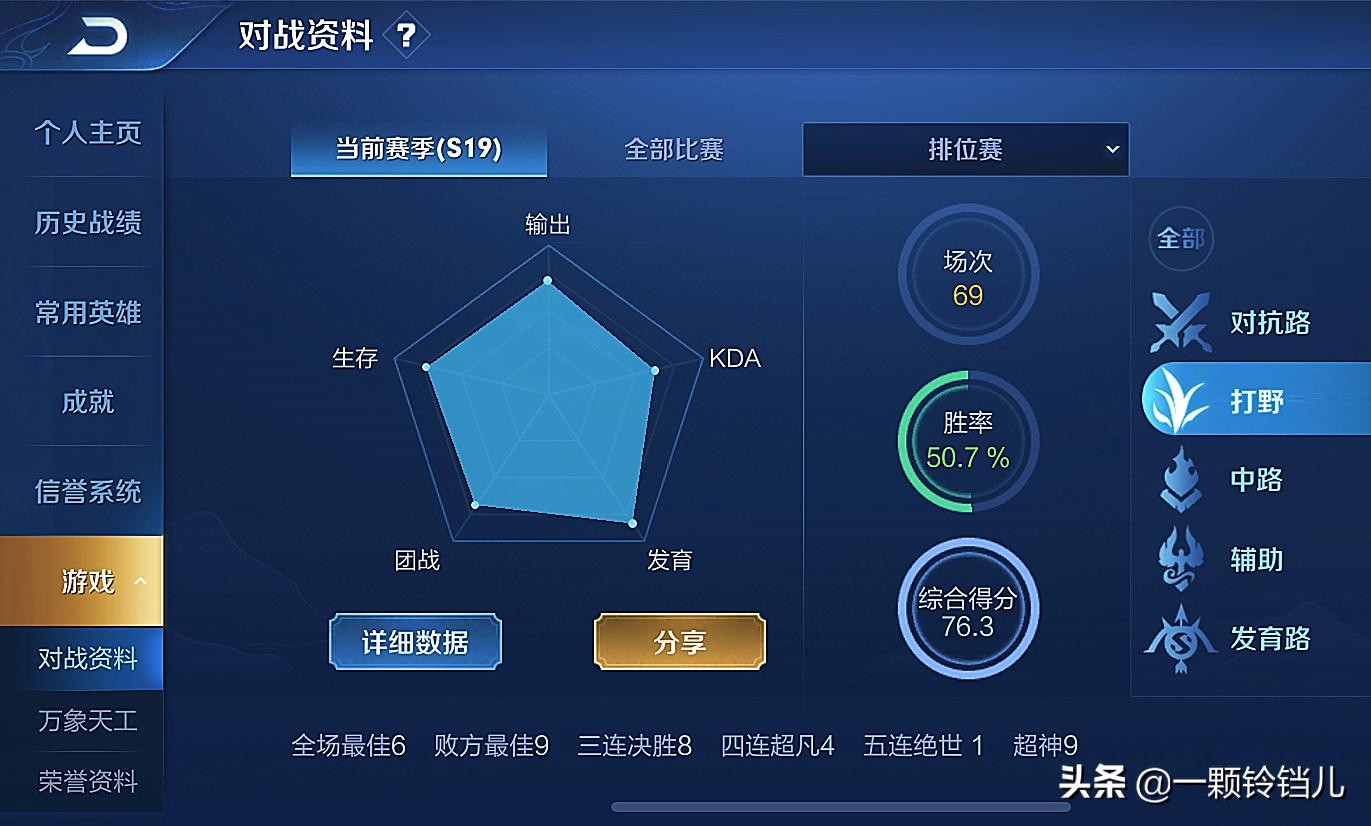Switch to the 全部比赛 tab

[x=673, y=150]
